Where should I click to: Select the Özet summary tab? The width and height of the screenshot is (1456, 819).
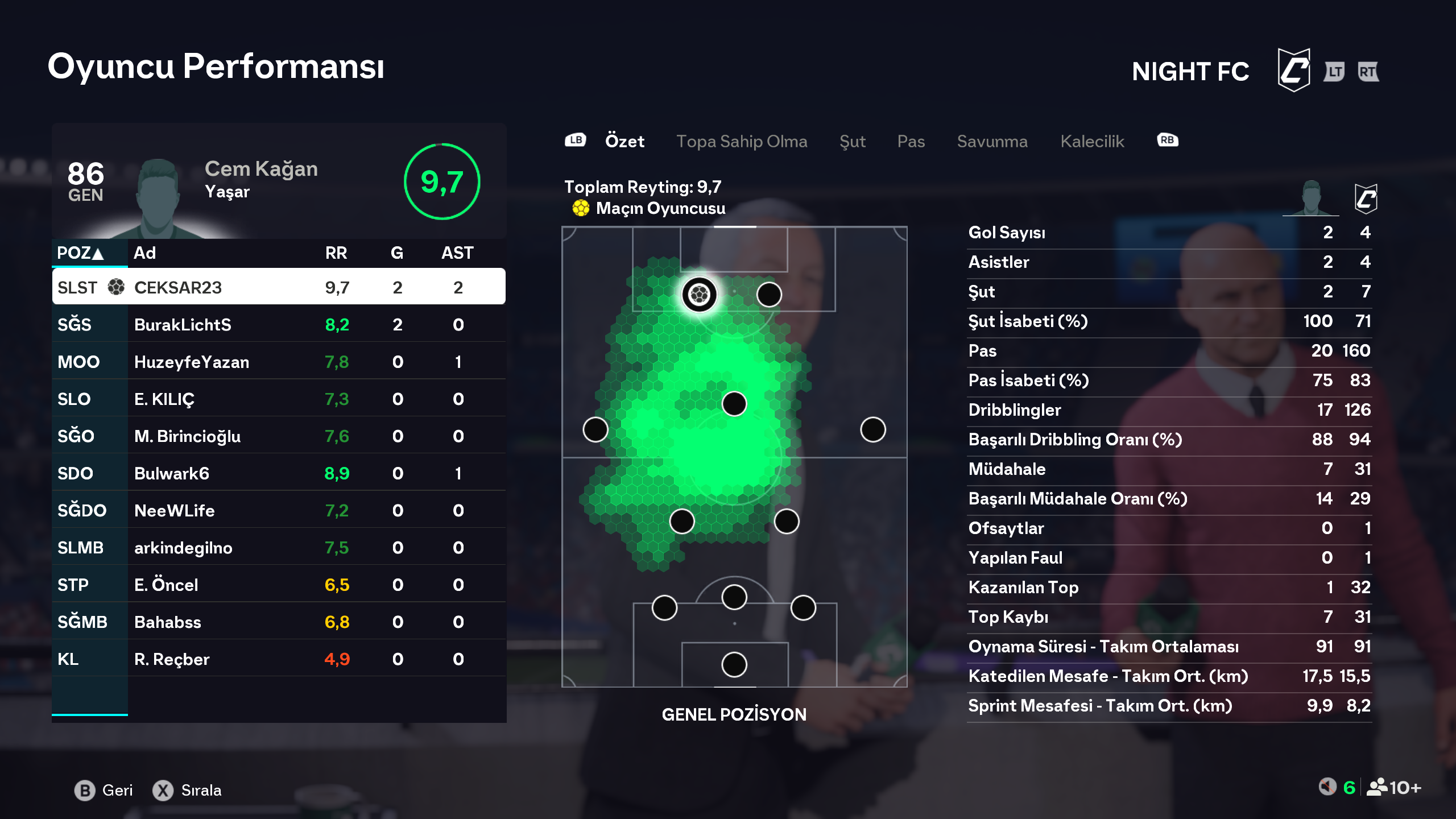624,141
